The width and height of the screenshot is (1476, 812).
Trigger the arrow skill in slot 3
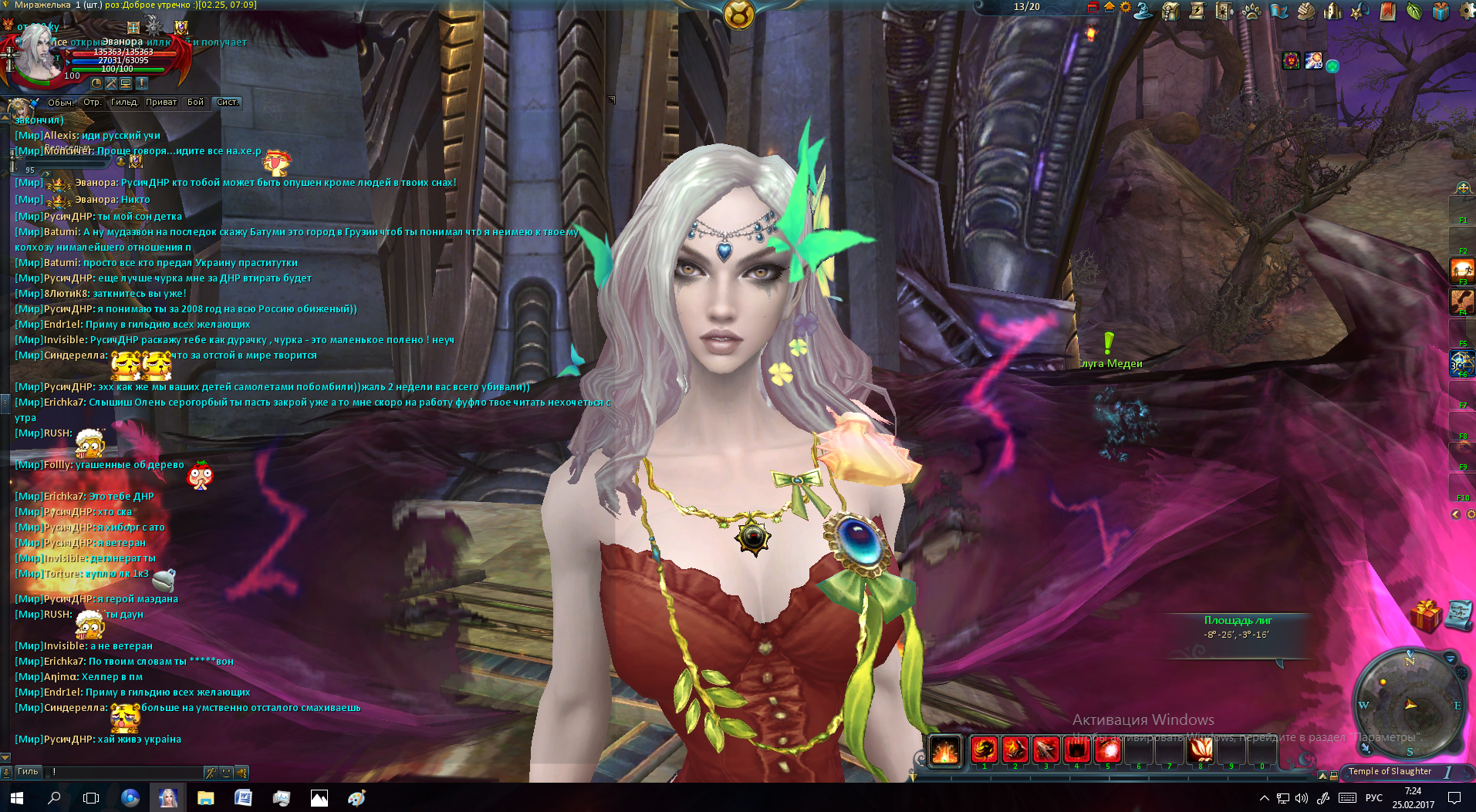pos(1045,750)
